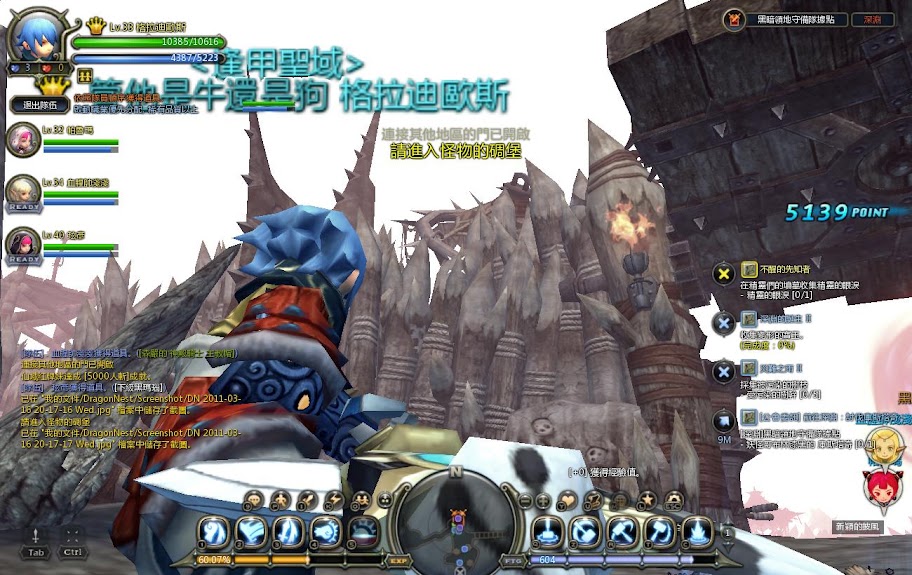
Task: Select the Lv.34 party member portrait
Action: (x=21, y=191)
